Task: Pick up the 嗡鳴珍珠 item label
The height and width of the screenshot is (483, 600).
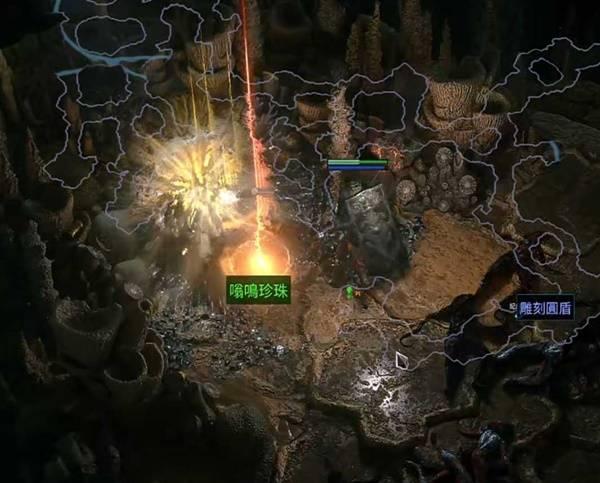Action: (259, 290)
